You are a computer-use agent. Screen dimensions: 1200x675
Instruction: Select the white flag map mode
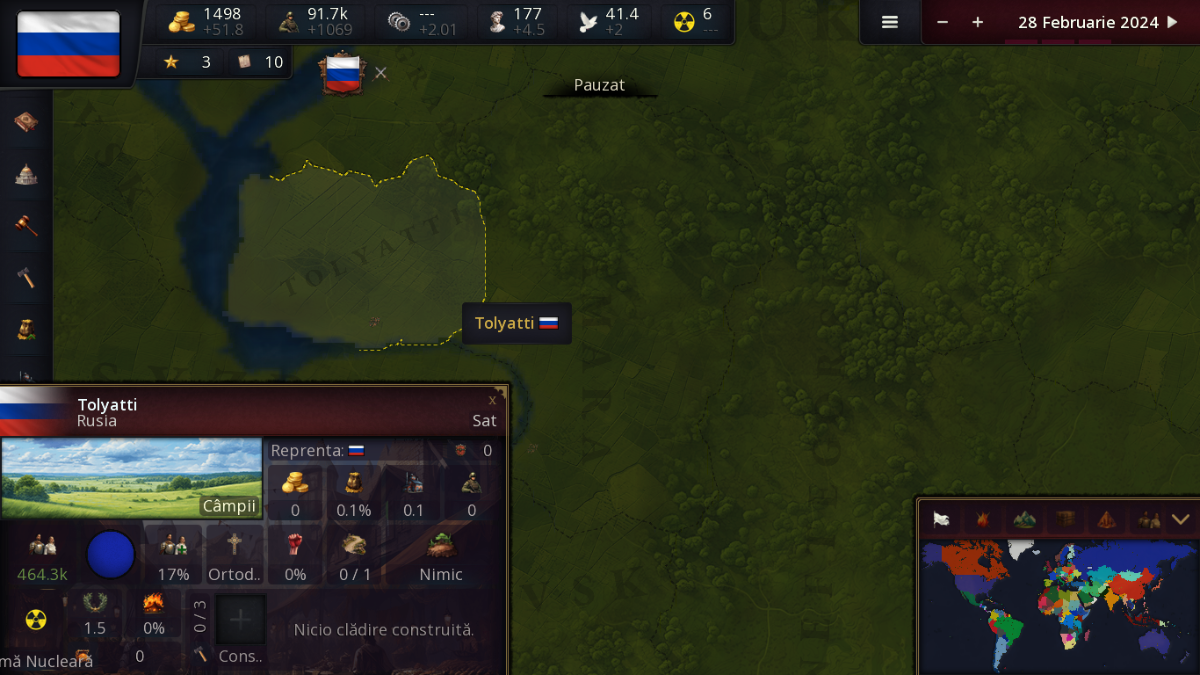(941, 519)
